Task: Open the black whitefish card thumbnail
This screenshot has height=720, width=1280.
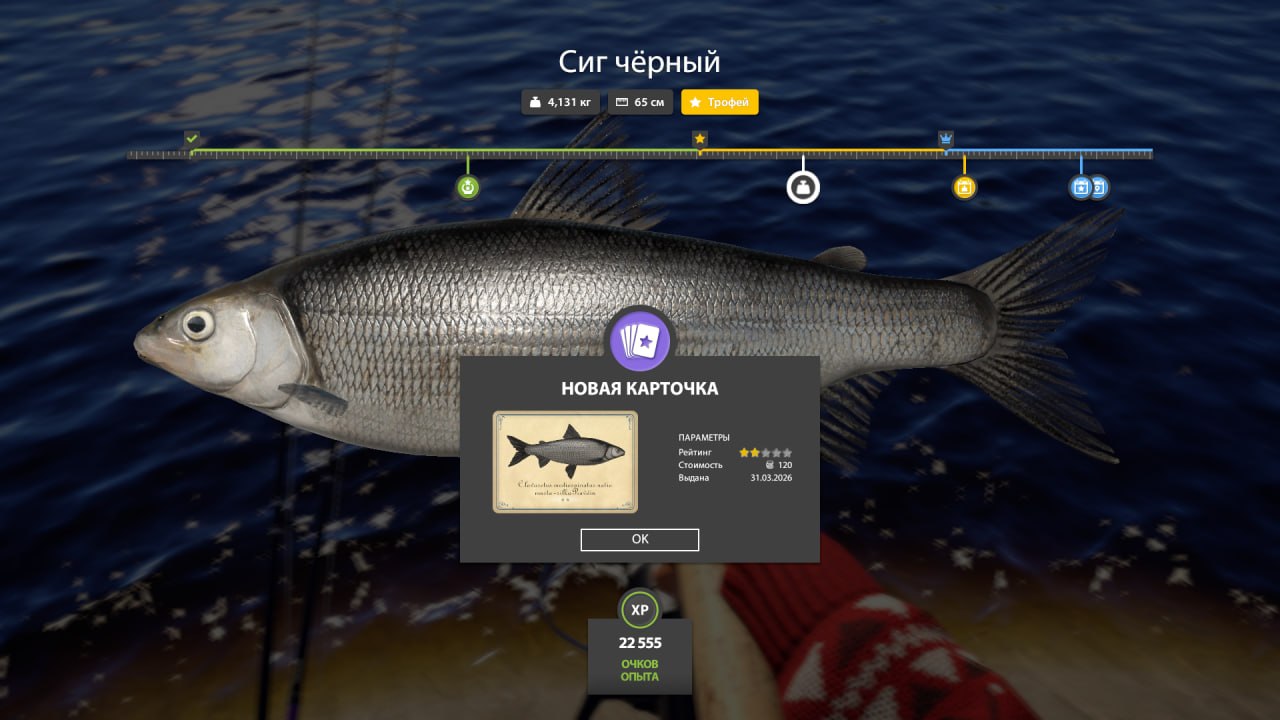Action: (x=565, y=461)
